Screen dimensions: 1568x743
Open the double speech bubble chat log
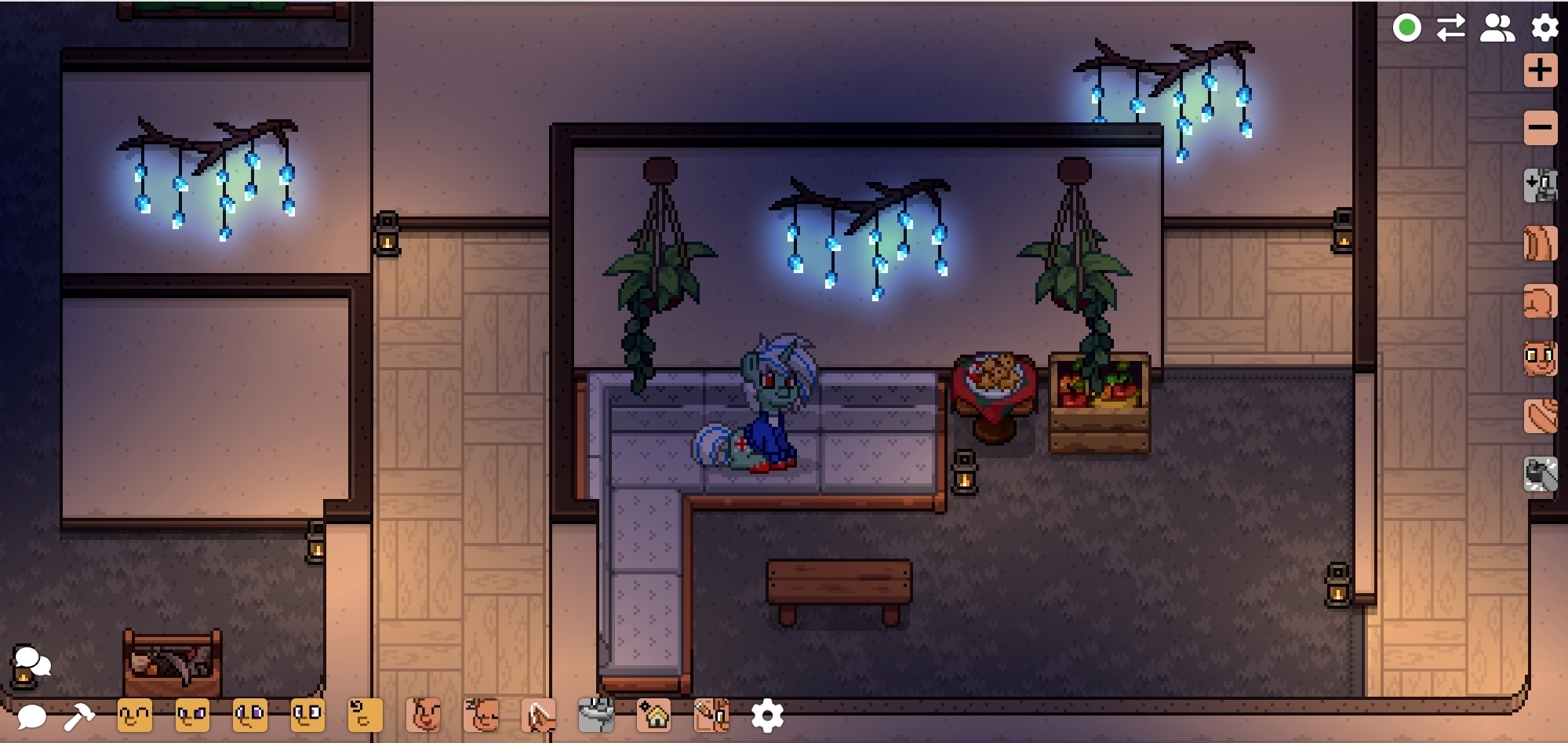32,661
